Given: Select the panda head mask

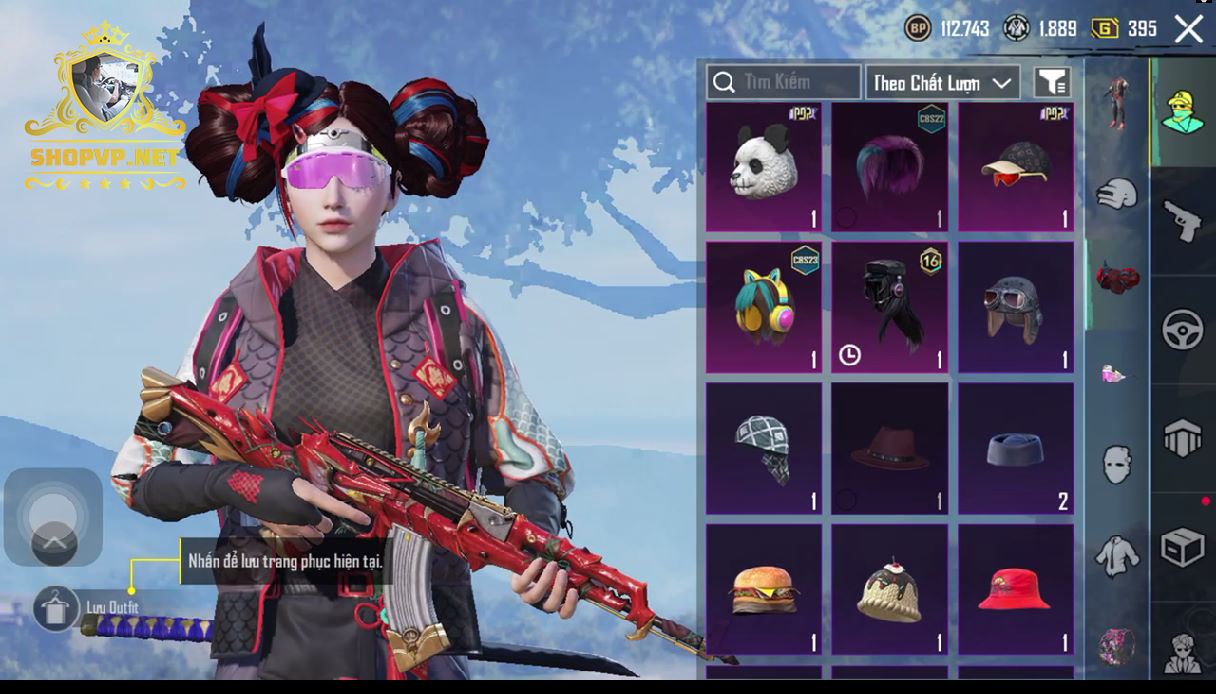Looking at the screenshot, I should tap(764, 167).
